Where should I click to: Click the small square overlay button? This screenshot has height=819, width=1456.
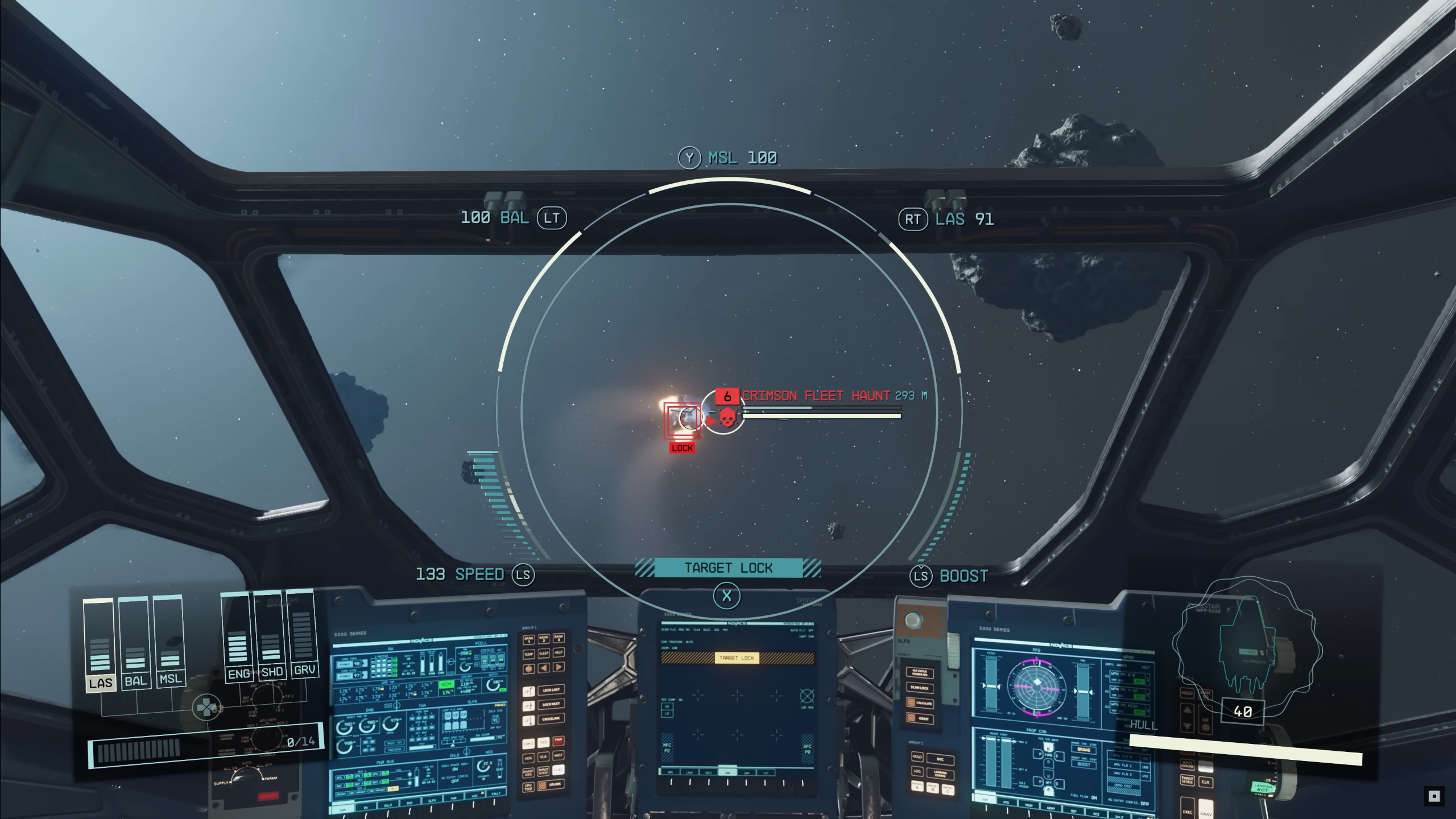pyautogui.click(x=1434, y=796)
